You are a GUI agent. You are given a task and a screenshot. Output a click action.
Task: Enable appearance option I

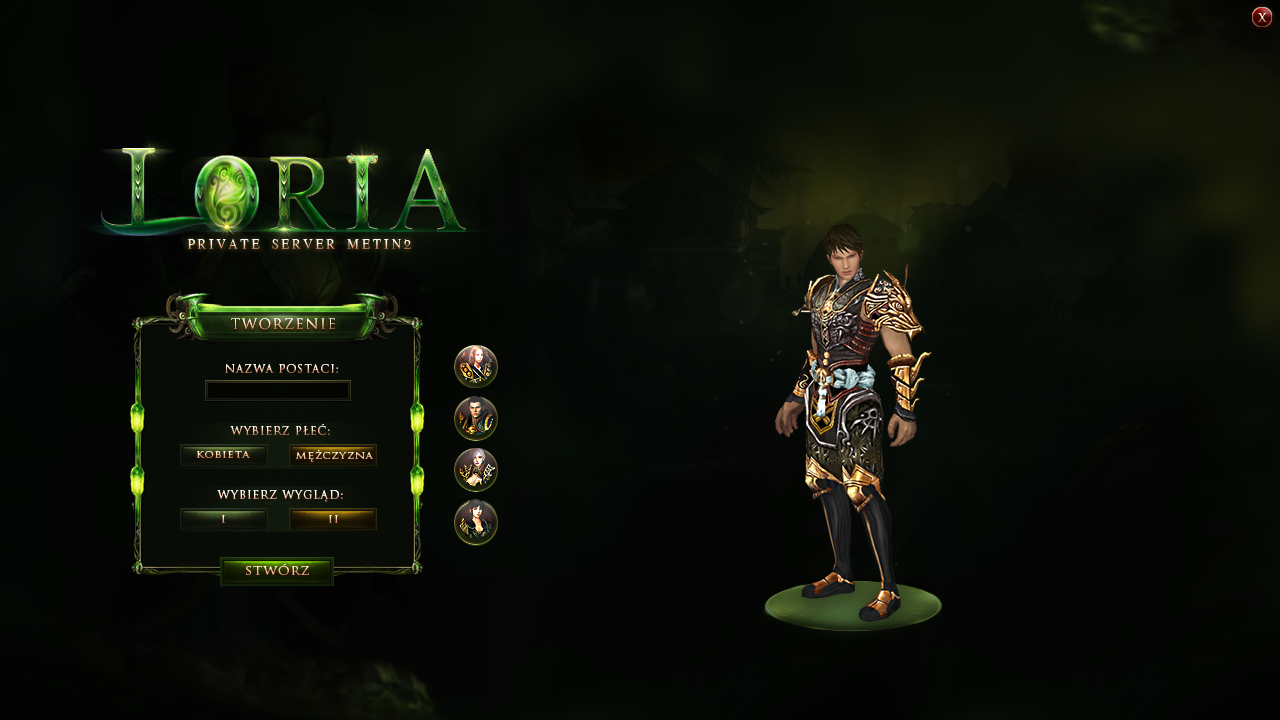(223, 519)
